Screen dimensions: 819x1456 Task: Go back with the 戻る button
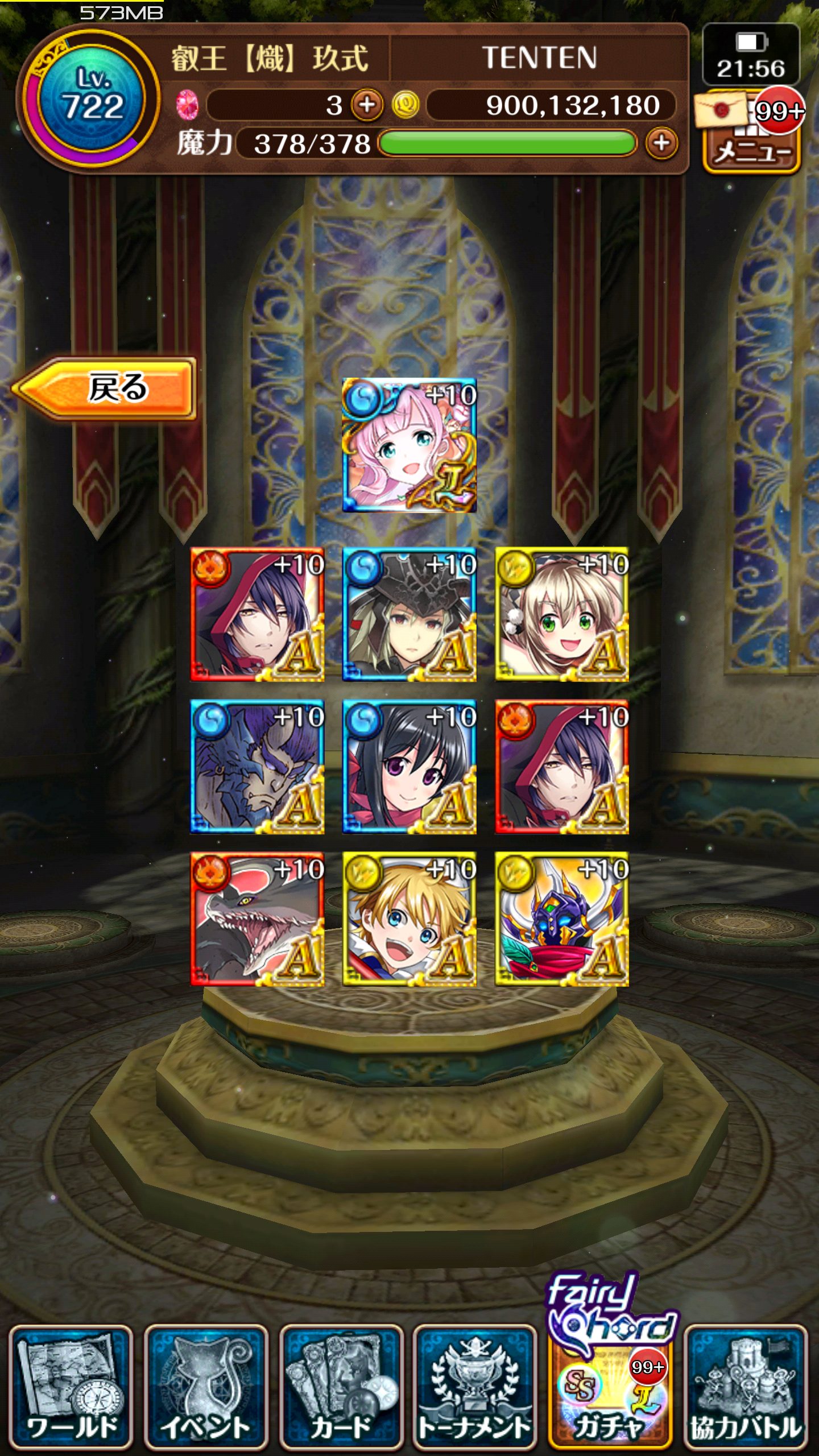click(105, 388)
